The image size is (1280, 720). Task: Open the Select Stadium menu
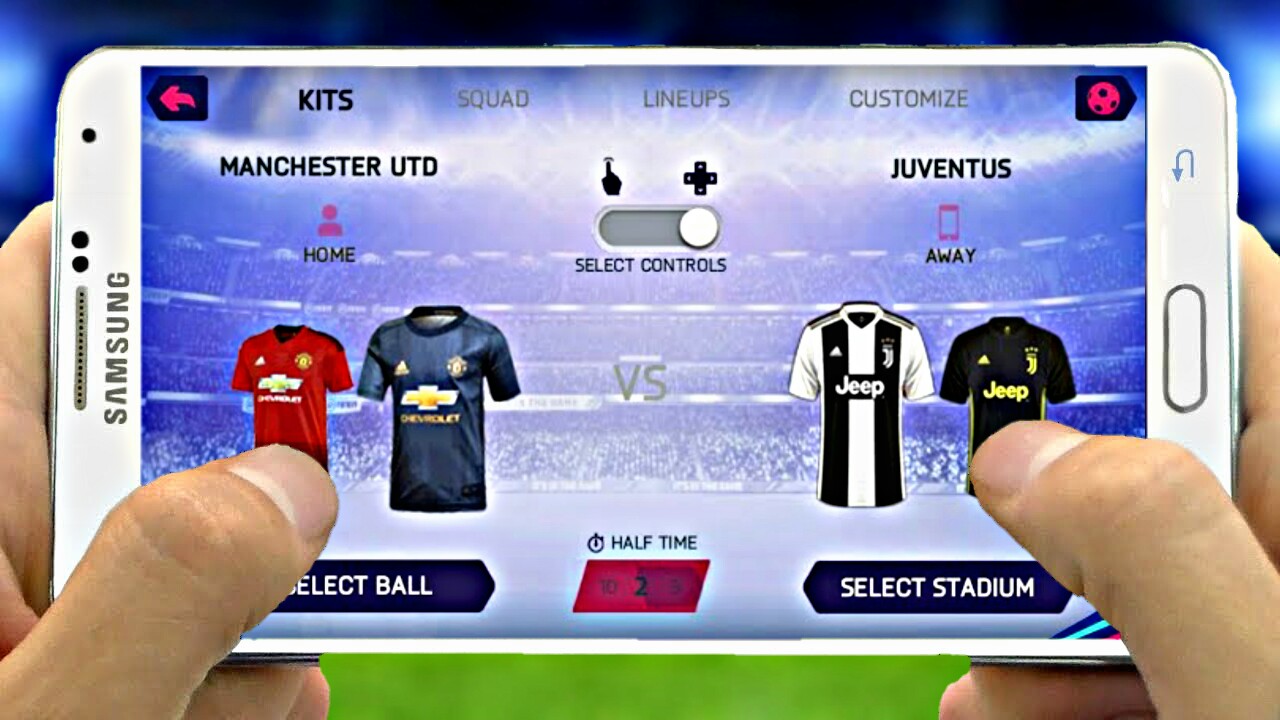936,587
